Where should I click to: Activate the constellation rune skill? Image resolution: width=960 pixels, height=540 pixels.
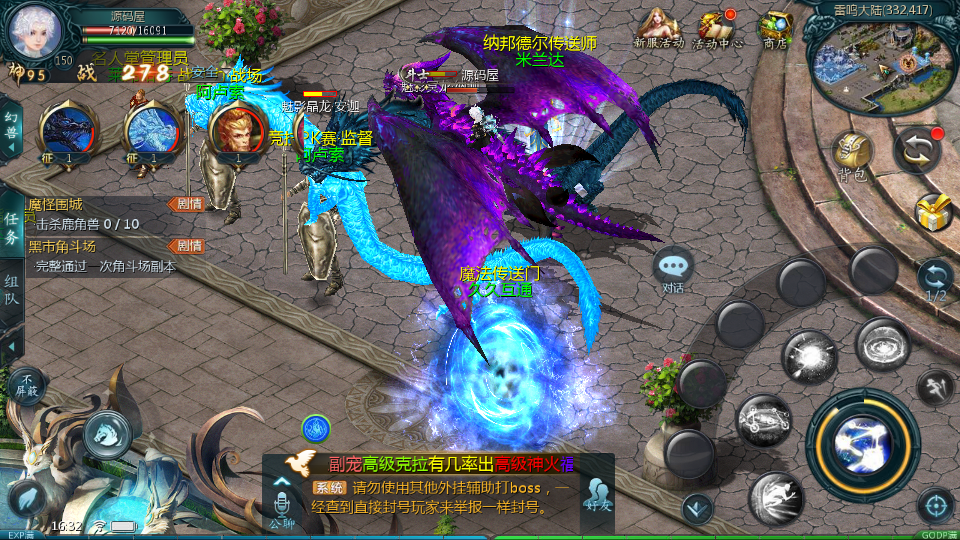pos(765,421)
